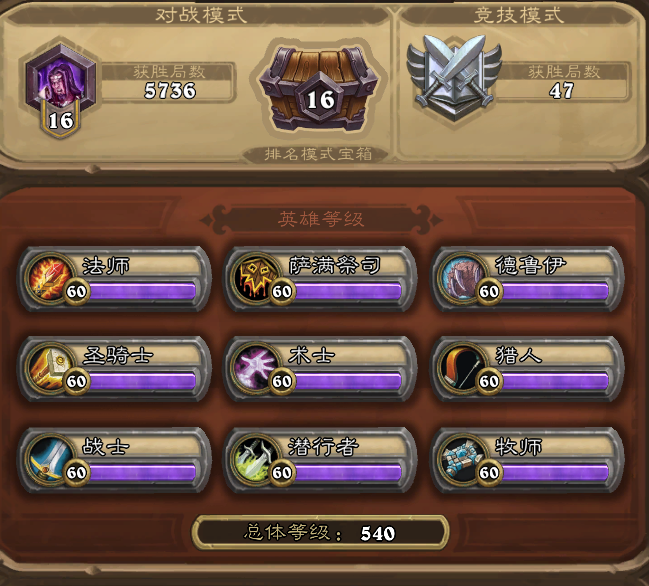Click the 德鲁伊 hero level row
Screen dimensions: 649x586
click(529, 277)
